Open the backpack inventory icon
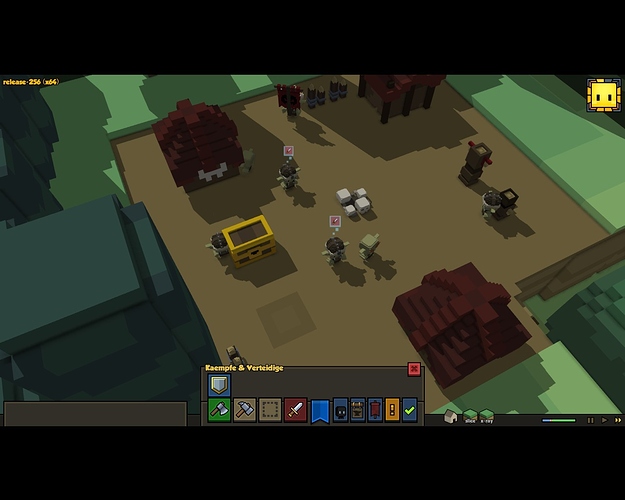Screen dimensions: 625x500 pos(358,410)
